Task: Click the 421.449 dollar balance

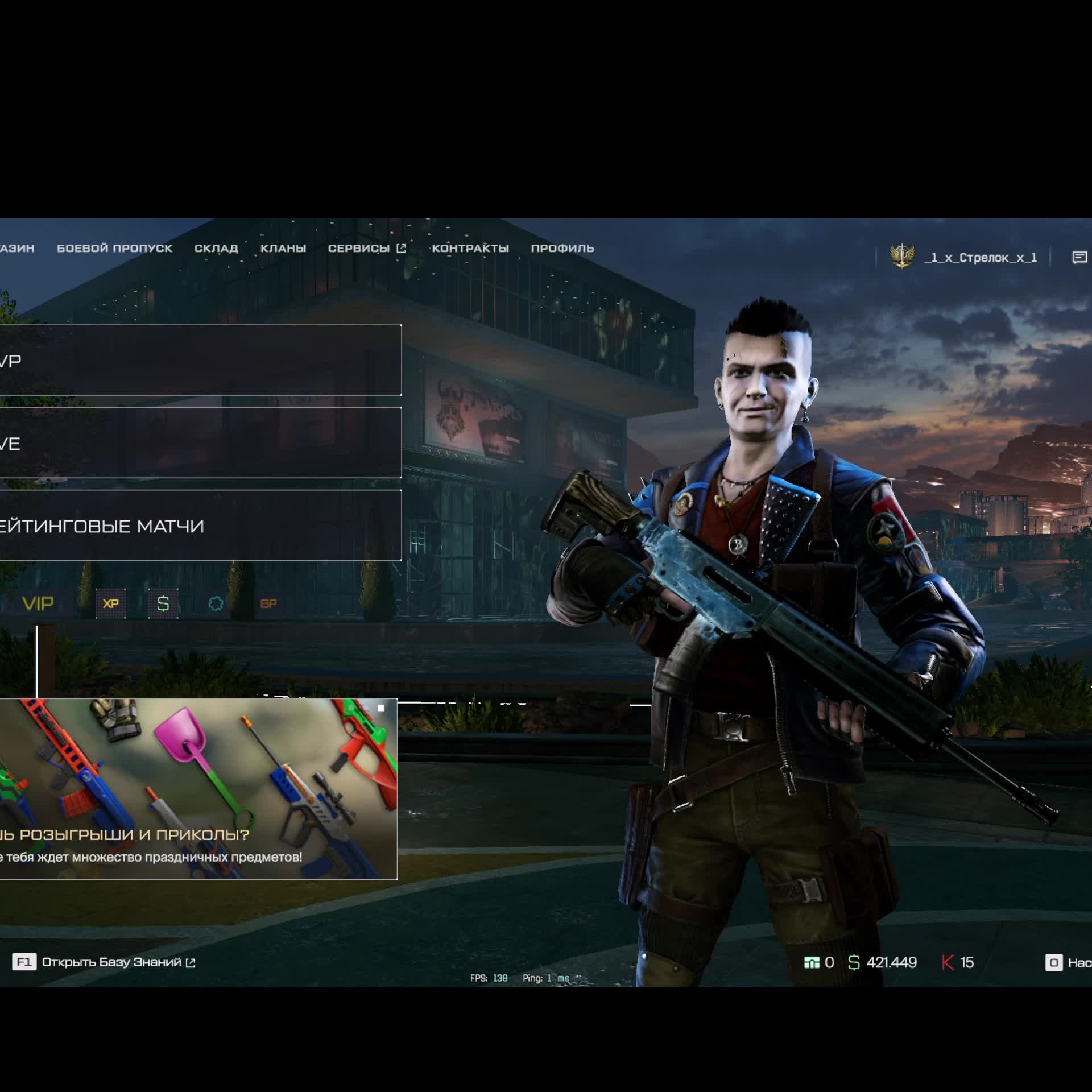Action: click(x=883, y=962)
